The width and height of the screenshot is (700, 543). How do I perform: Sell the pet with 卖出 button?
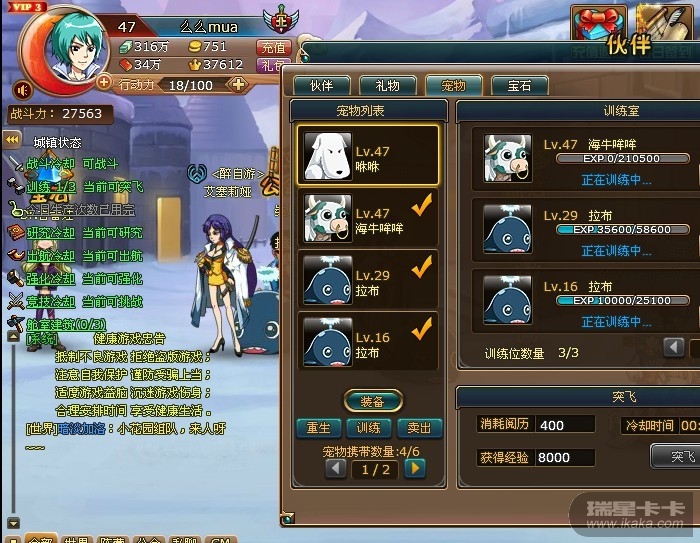click(419, 428)
